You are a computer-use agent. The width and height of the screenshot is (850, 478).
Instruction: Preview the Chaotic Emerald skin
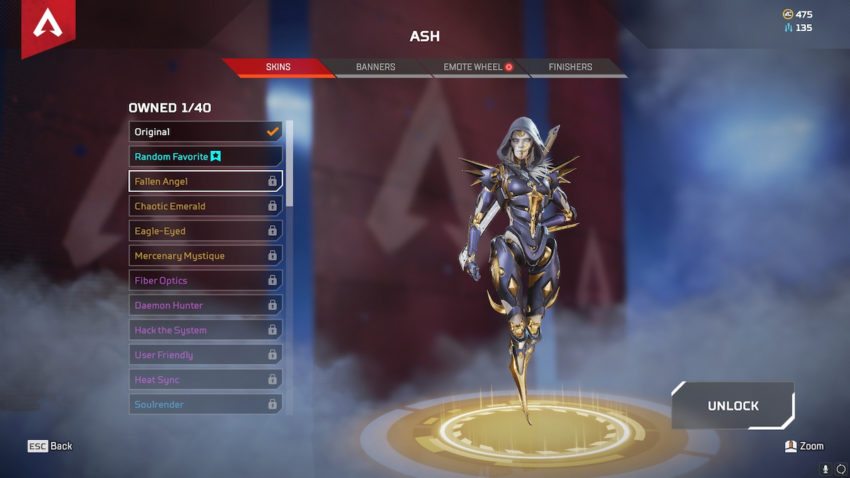(x=205, y=206)
